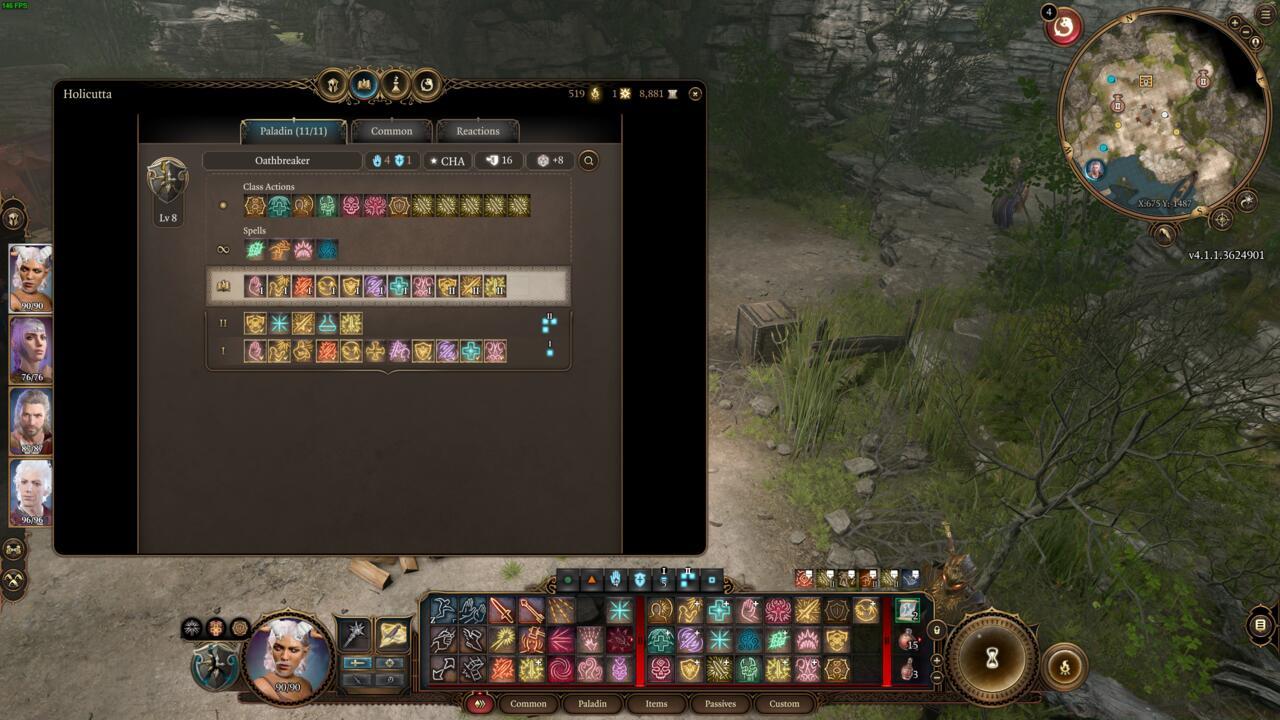Open the Reactions tab
Screen dimensions: 1280x720
tap(477, 131)
